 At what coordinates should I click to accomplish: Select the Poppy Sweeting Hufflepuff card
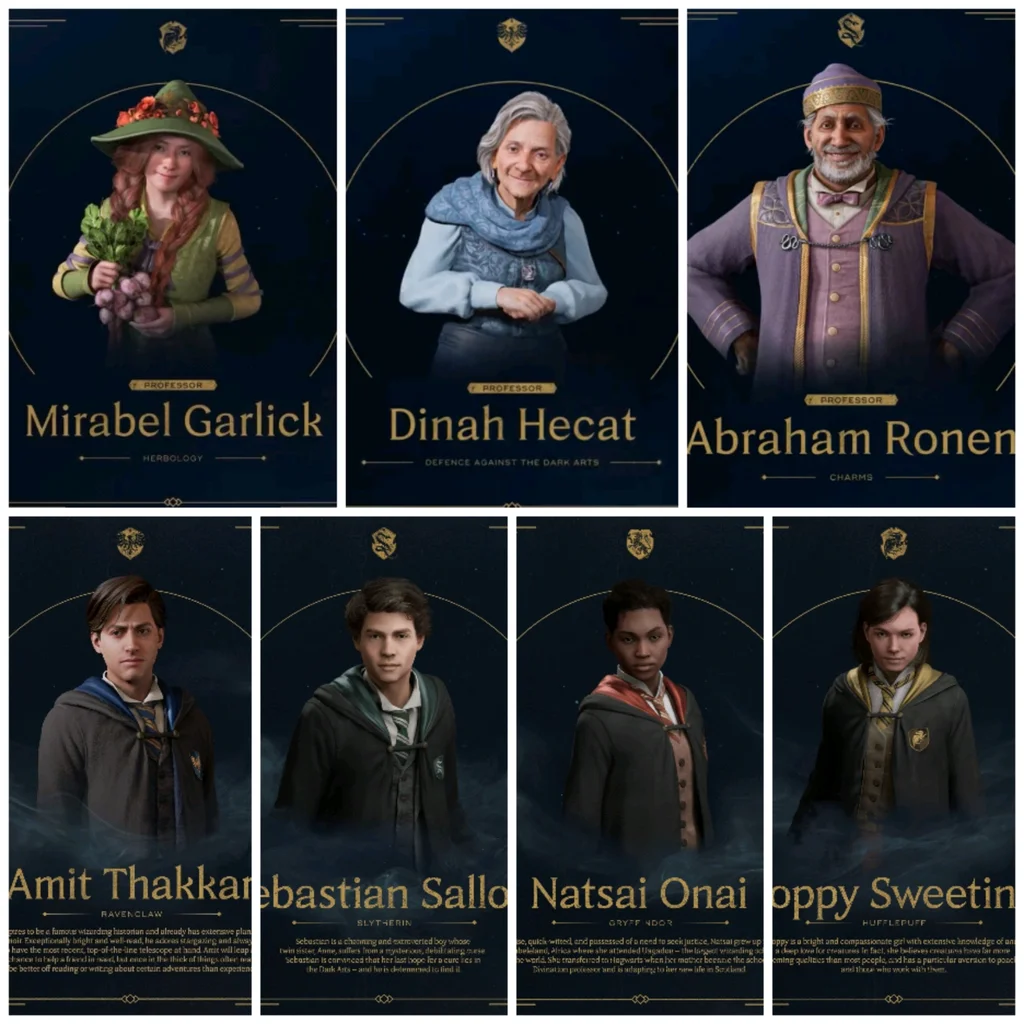tap(893, 765)
